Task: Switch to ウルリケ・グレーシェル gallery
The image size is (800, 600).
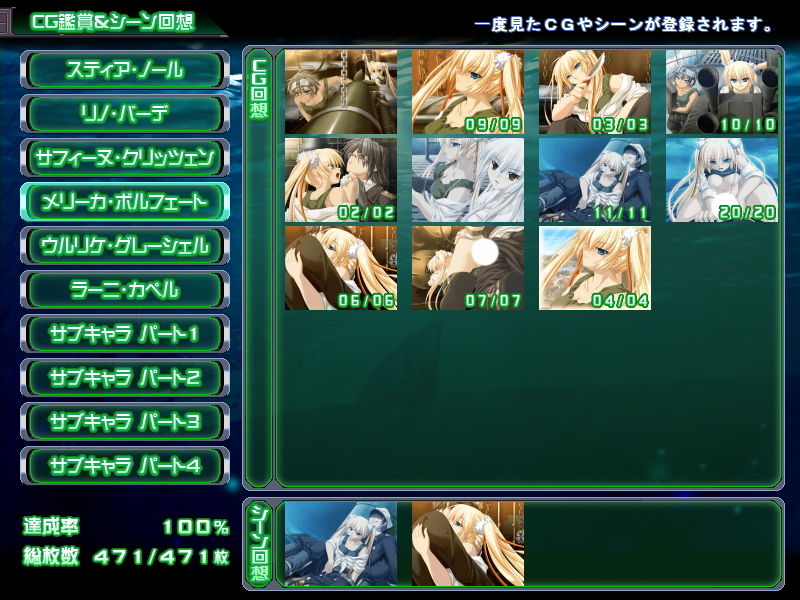Action: coord(125,246)
